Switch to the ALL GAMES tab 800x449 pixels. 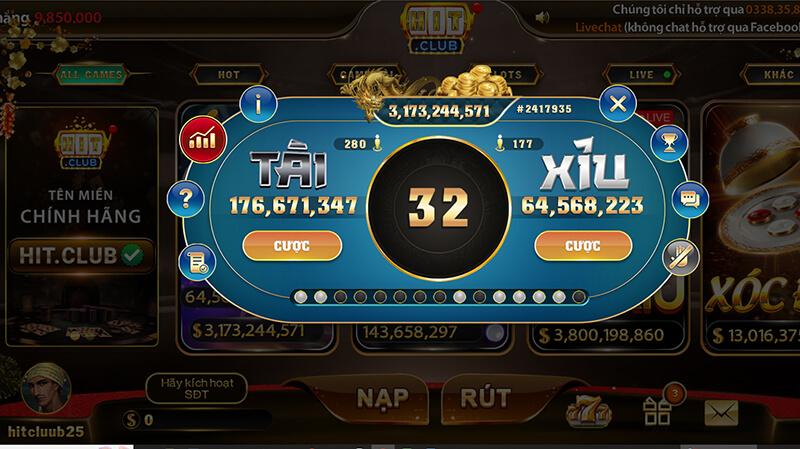(90, 75)
